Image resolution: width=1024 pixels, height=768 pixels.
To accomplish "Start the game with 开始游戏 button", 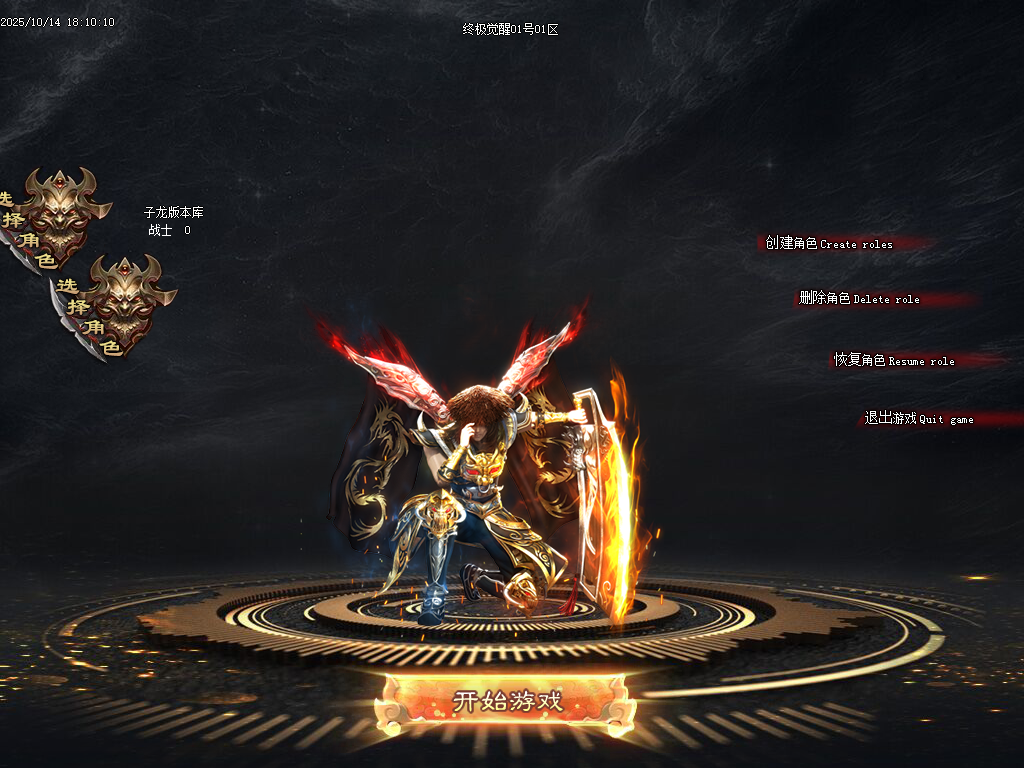I will [x=507, y=701].
